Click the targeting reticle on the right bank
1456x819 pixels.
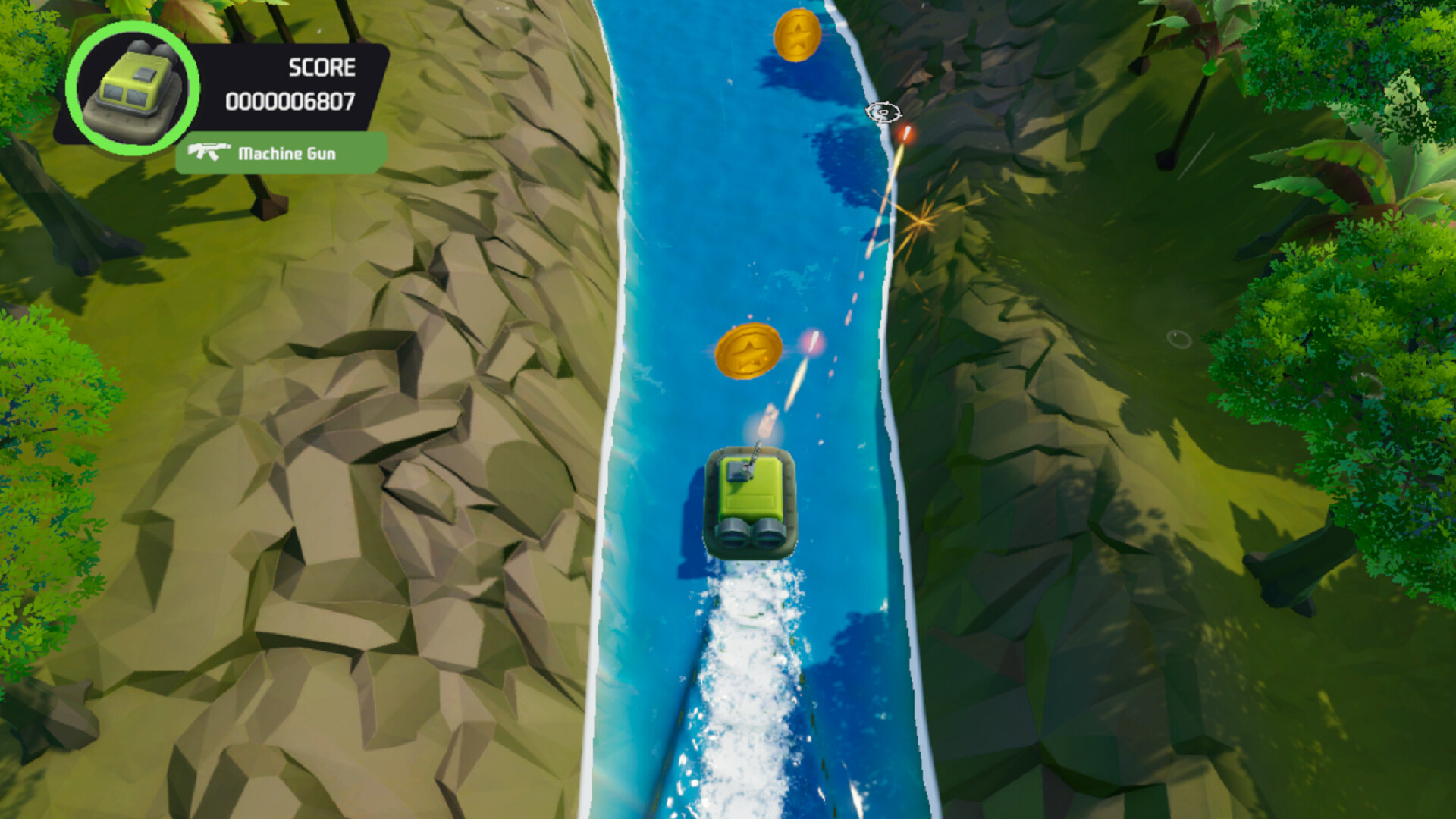[882, 111]
